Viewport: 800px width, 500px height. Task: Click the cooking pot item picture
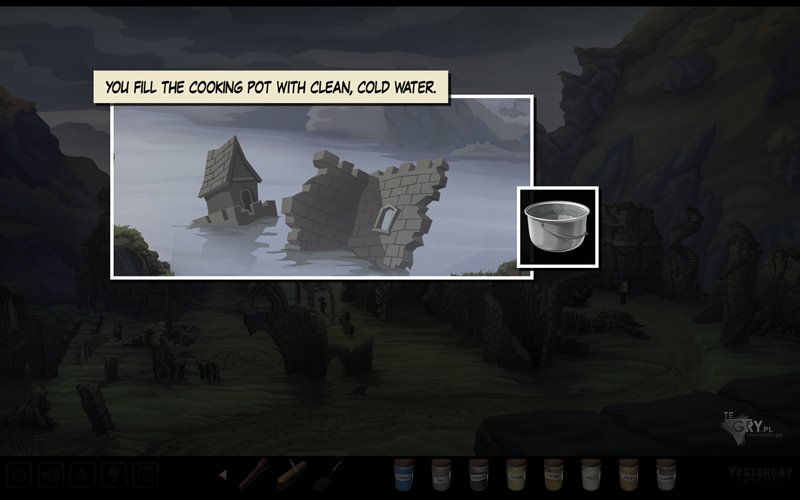pos(558,226)
